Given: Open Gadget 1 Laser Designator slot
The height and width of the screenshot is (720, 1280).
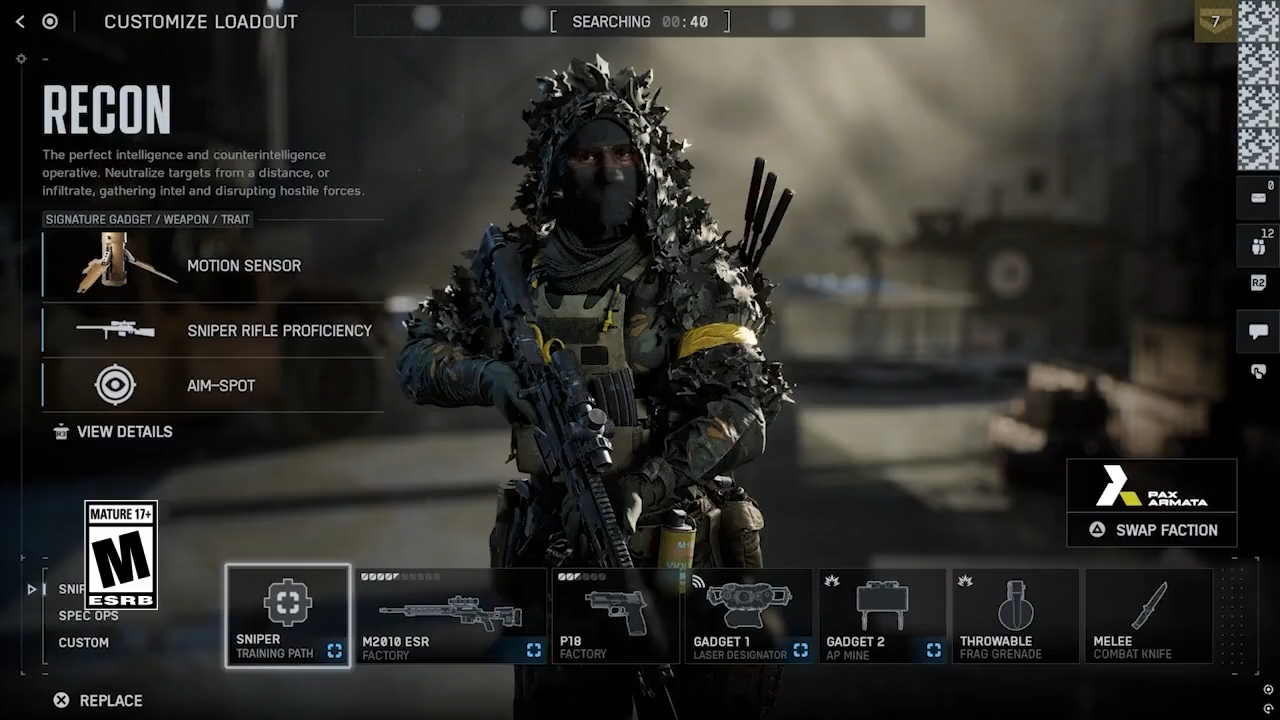Looking at the screenshot, I should pyautogui.click(x=748, y=616).
